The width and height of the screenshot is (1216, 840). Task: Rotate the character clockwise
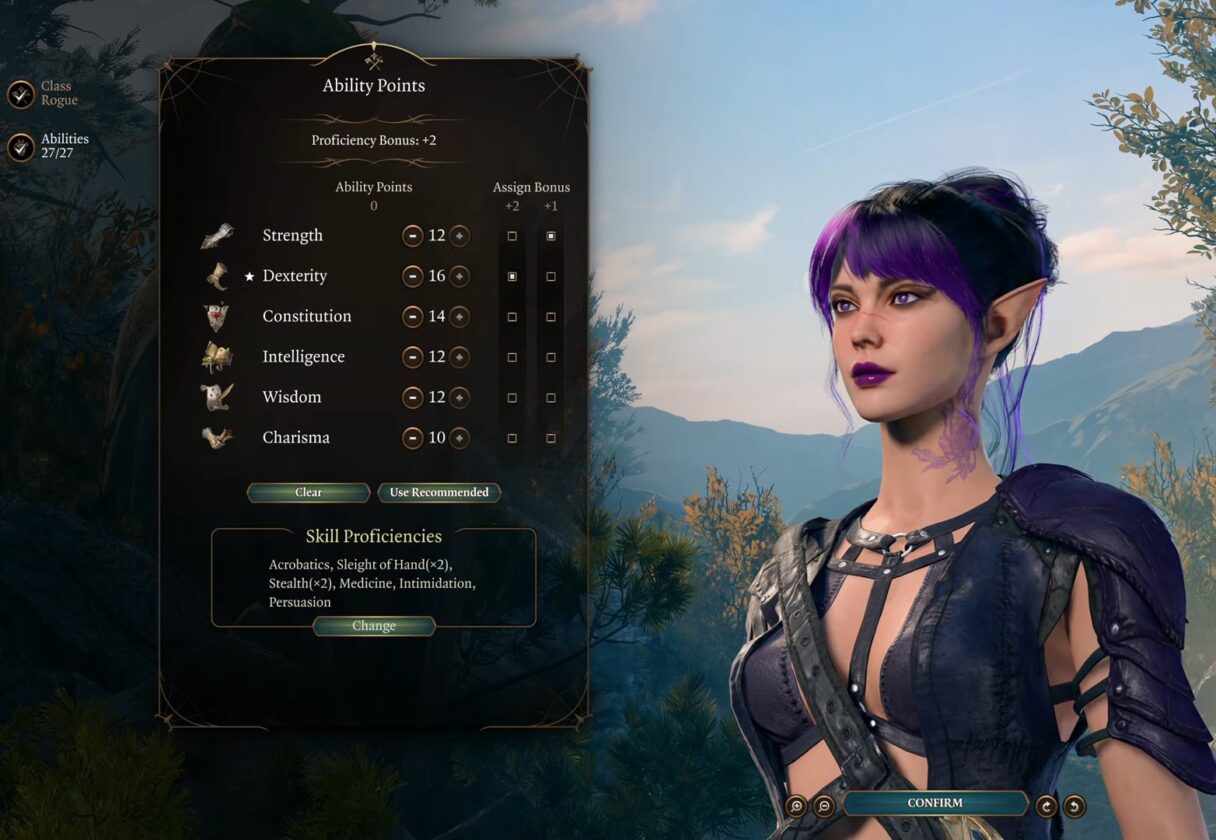pos(1047,805)
